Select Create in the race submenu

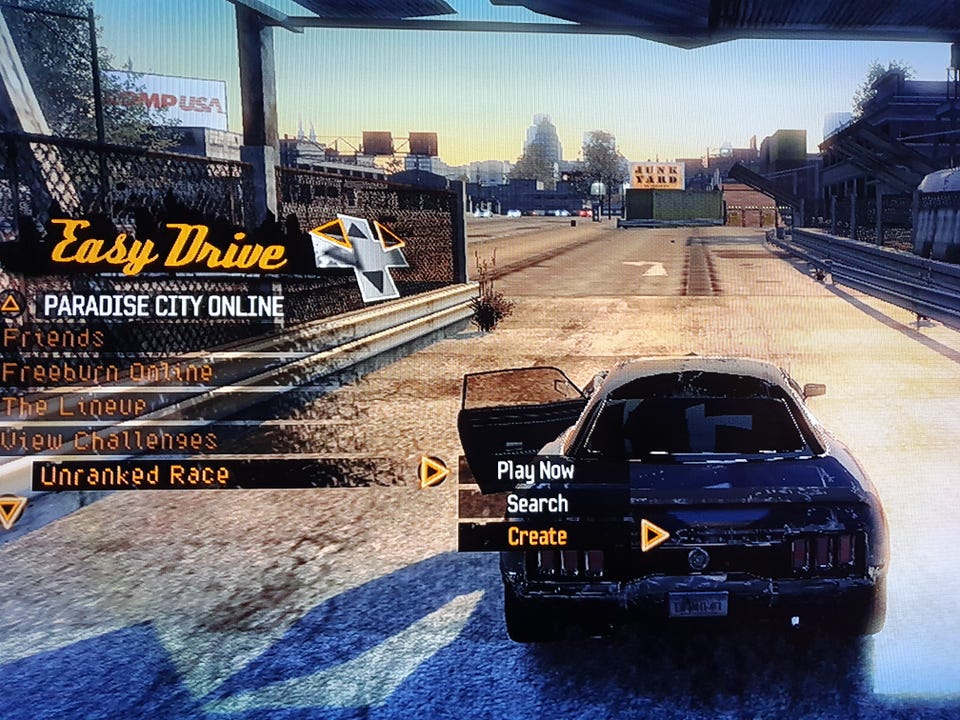point(537,536)
